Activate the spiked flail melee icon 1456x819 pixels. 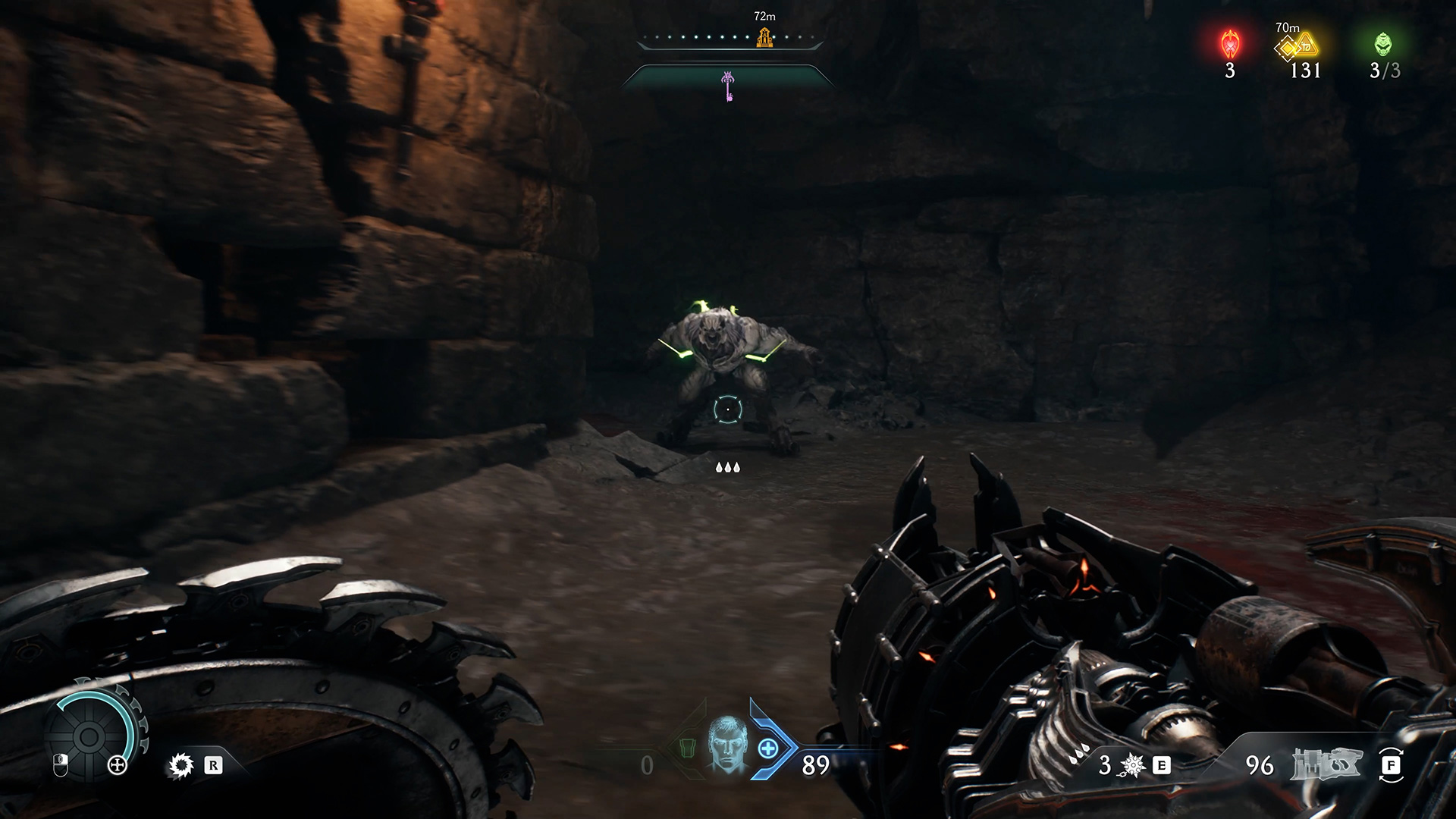click(x=1133, y=766)
